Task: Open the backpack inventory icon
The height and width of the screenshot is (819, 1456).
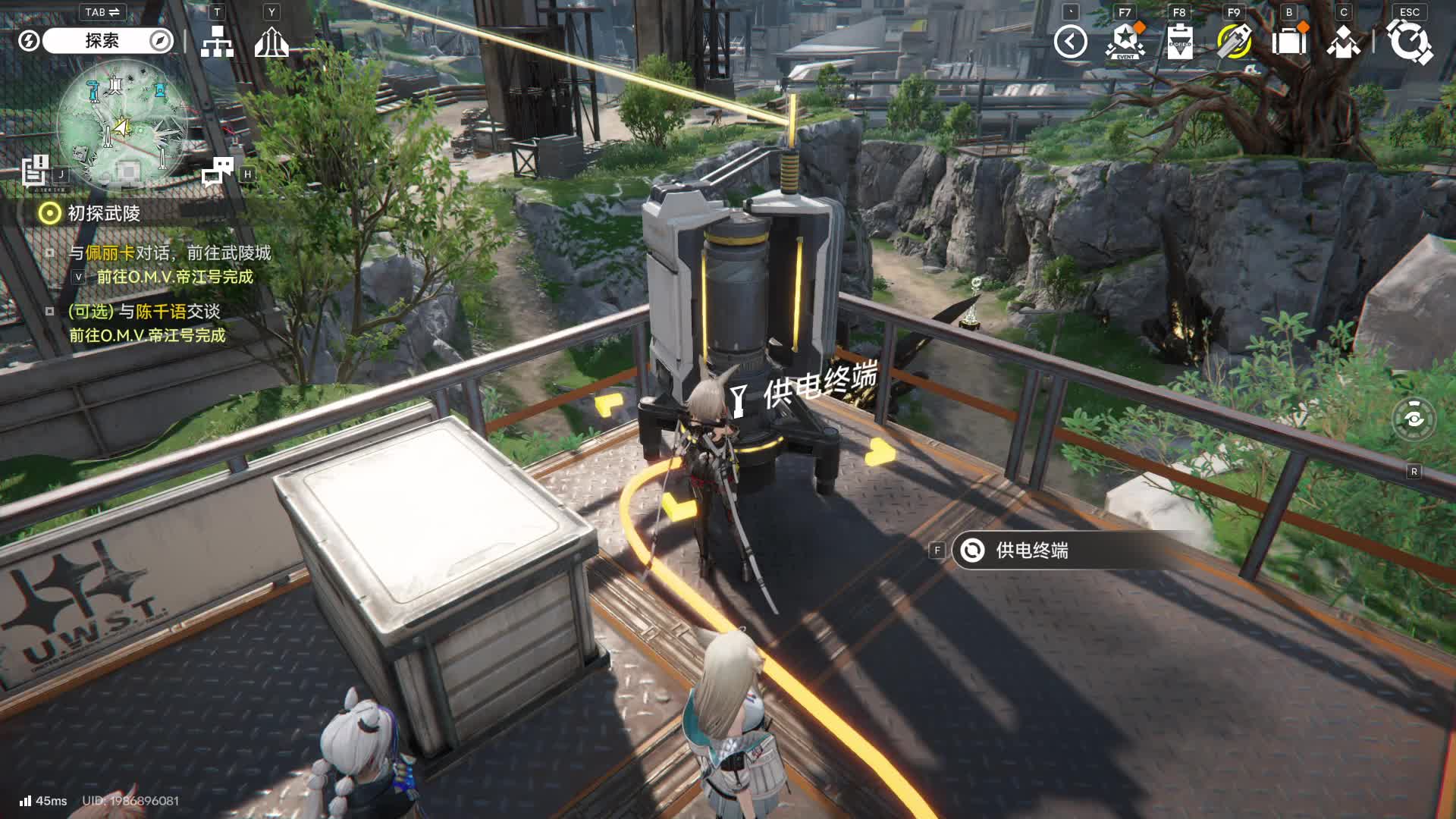Action: [1288, 42]
